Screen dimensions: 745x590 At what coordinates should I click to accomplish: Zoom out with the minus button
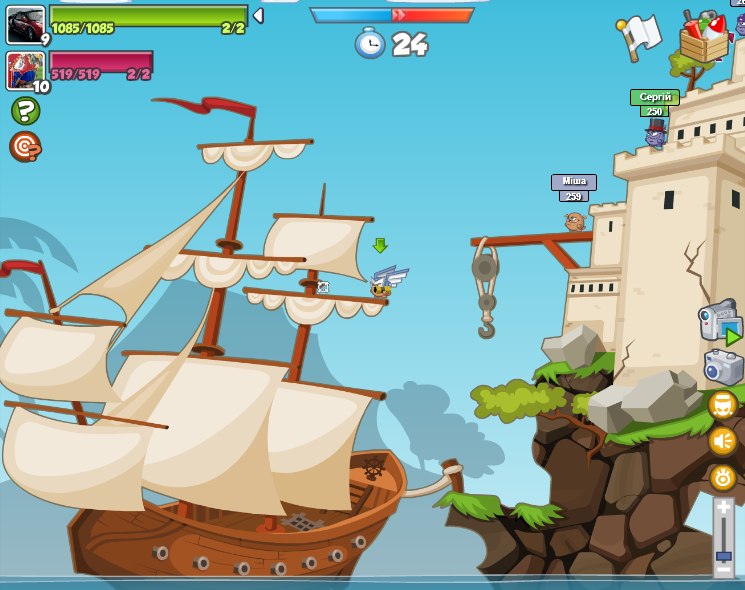pyautogui.click(x=723, y=571)
